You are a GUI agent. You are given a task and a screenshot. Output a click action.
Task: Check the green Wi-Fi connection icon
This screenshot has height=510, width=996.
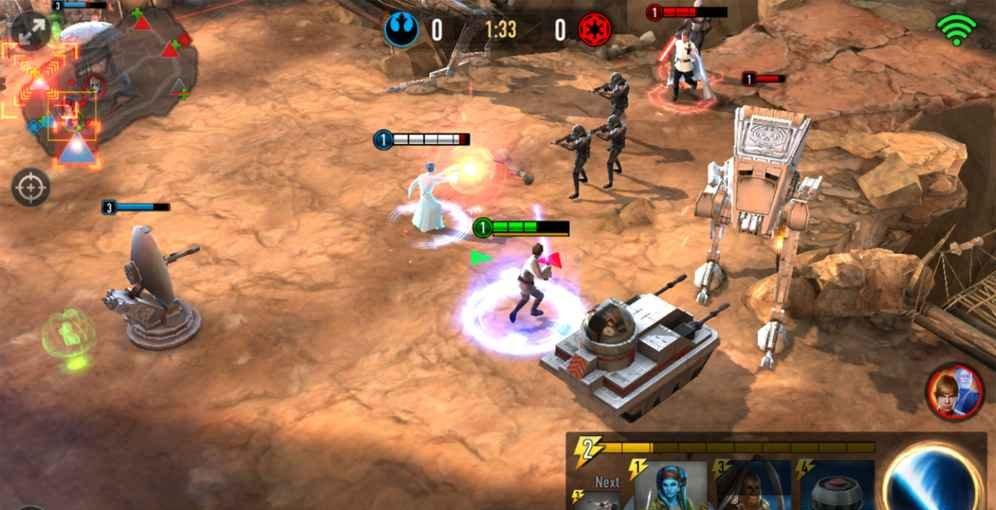tap(956, 30)
